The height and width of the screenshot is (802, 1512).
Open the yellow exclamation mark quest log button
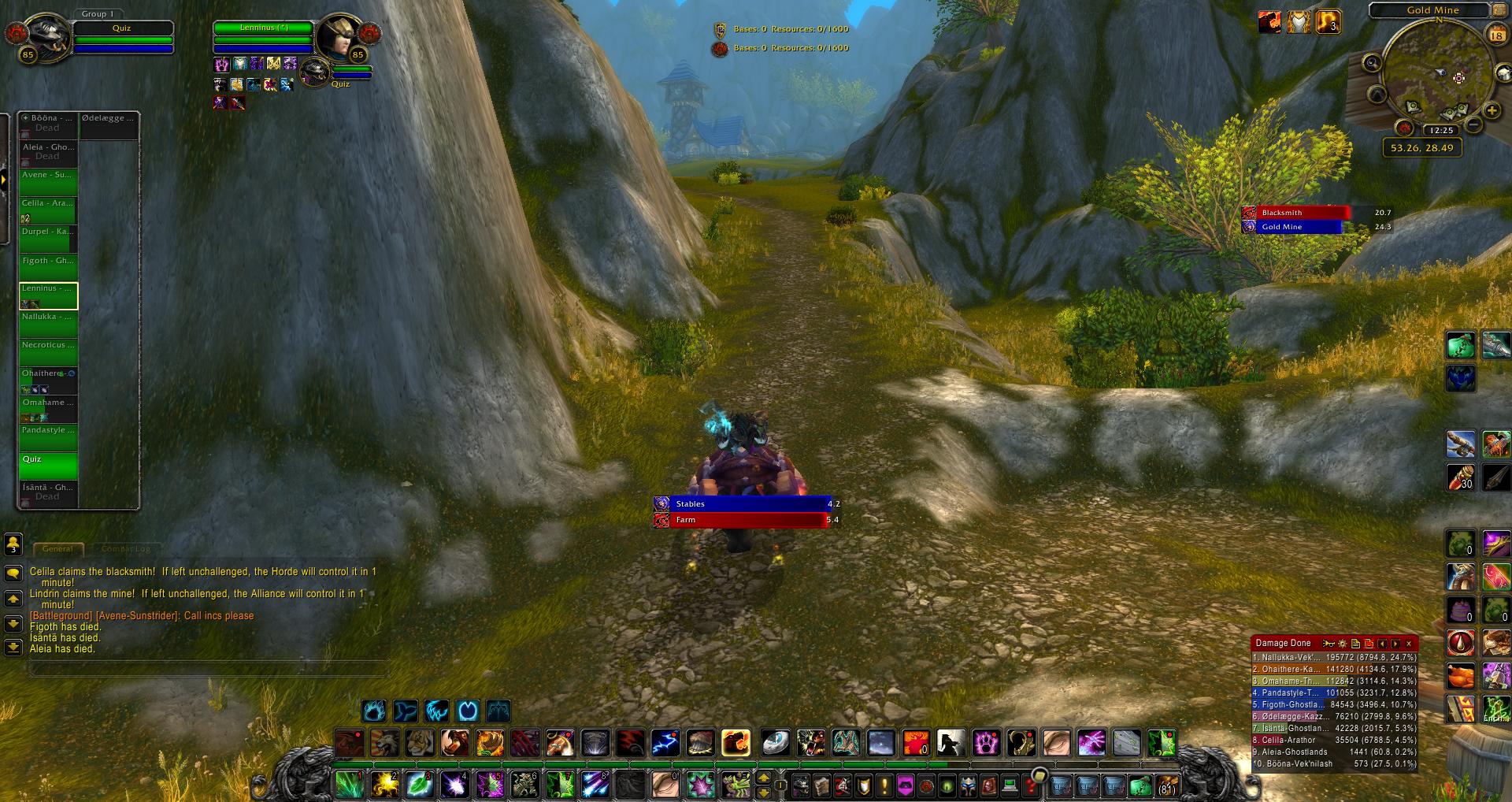click(884, 785)
